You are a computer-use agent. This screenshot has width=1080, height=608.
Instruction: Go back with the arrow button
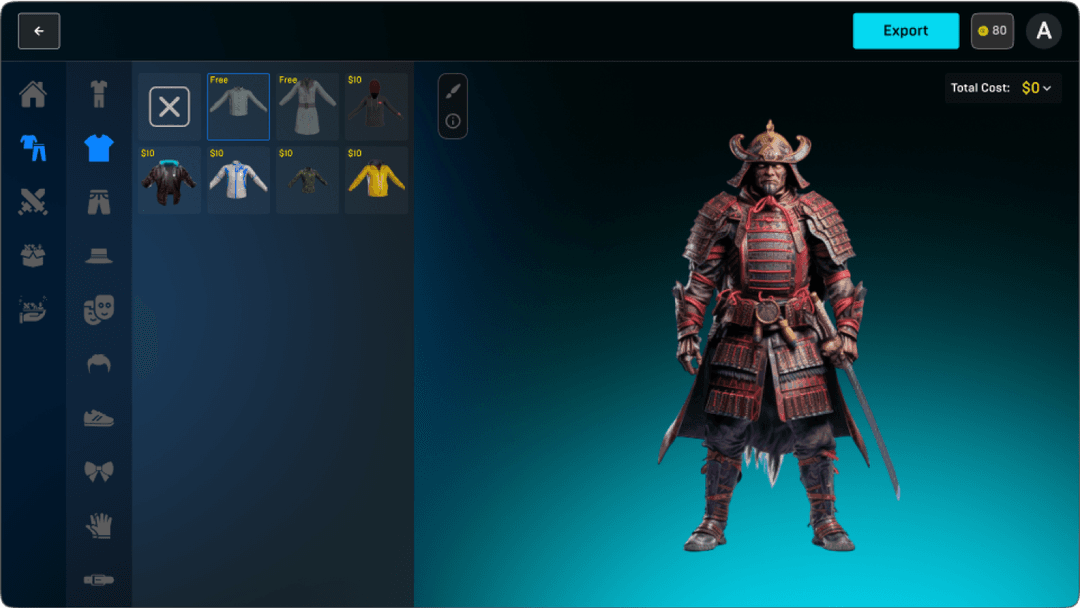click(x=39, y=31)
